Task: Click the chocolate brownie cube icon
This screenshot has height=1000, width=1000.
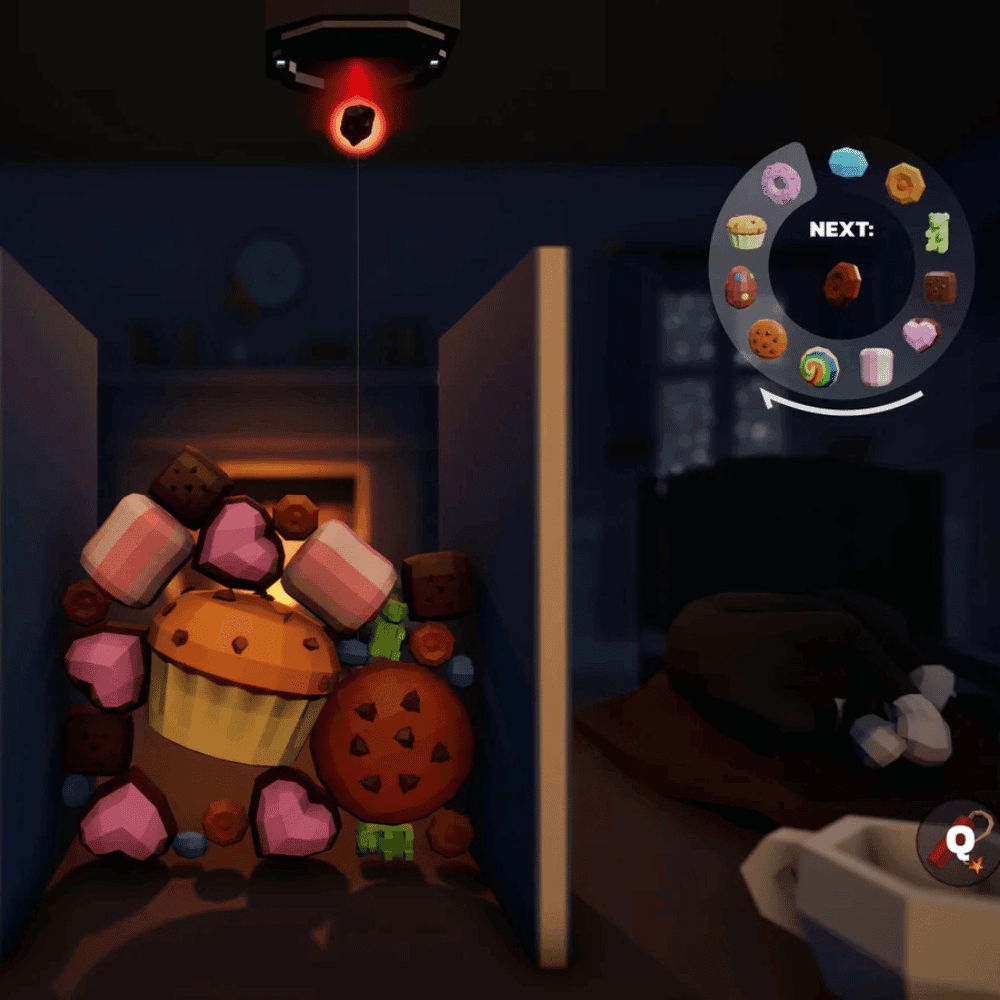Action: (x=939, y=287)
